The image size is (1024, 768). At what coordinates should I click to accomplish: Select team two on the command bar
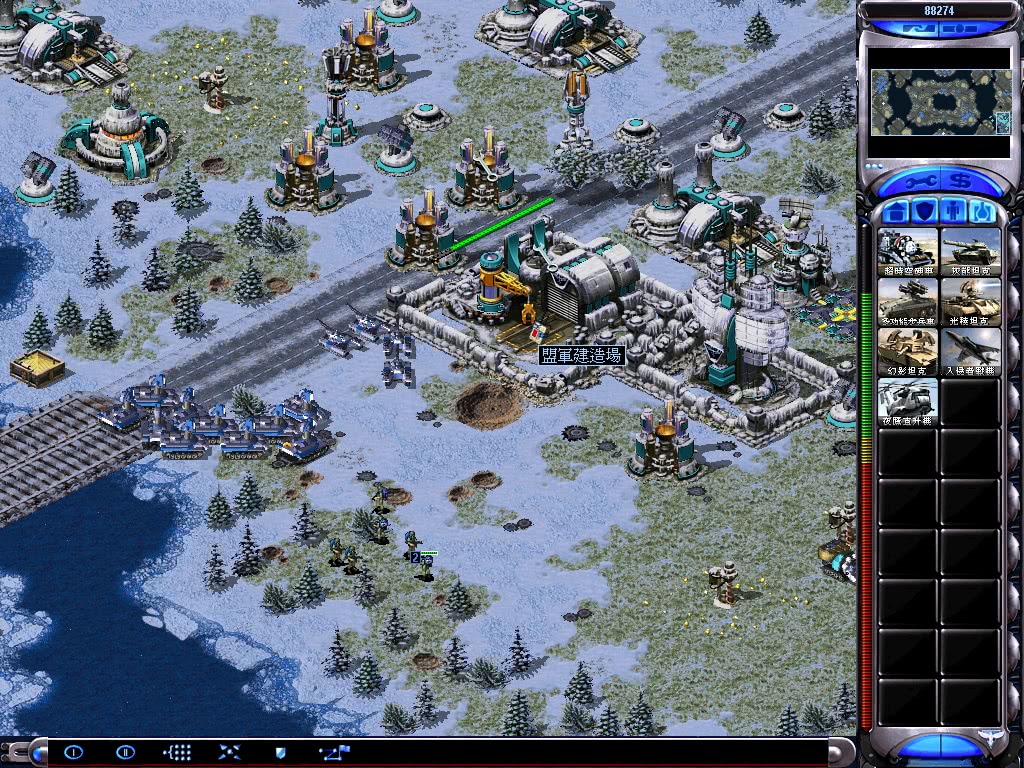[125, 752]
